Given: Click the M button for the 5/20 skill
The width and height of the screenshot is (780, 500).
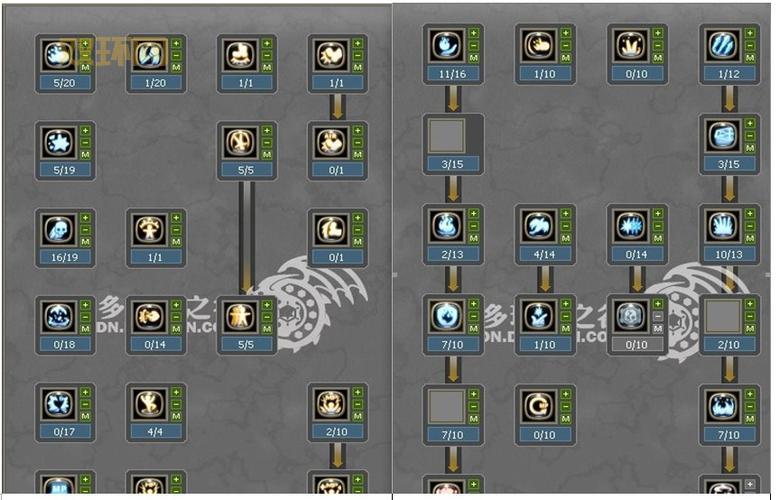Looking at the screenshot, I should [x=85, y=68].
